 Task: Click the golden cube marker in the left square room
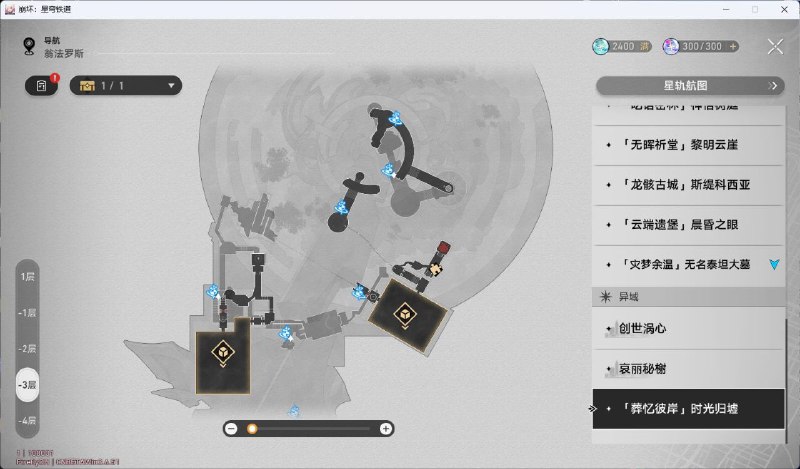(x=223, y=351)
